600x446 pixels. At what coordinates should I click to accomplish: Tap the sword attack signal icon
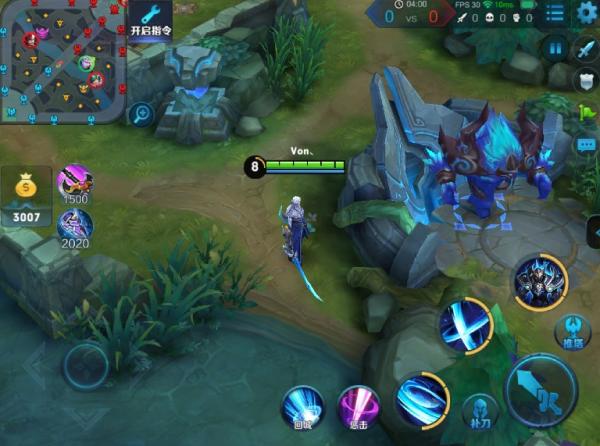pos(585,48)
